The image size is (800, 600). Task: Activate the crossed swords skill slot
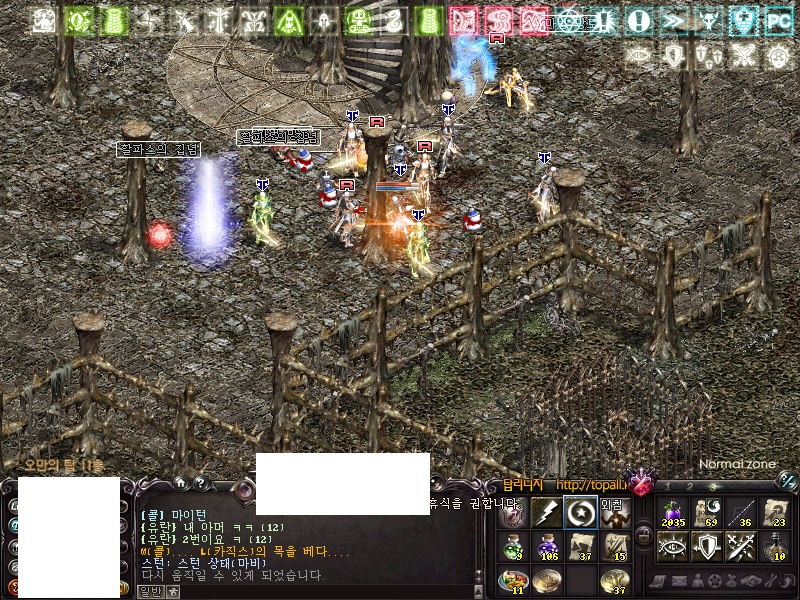click(741, 546)
